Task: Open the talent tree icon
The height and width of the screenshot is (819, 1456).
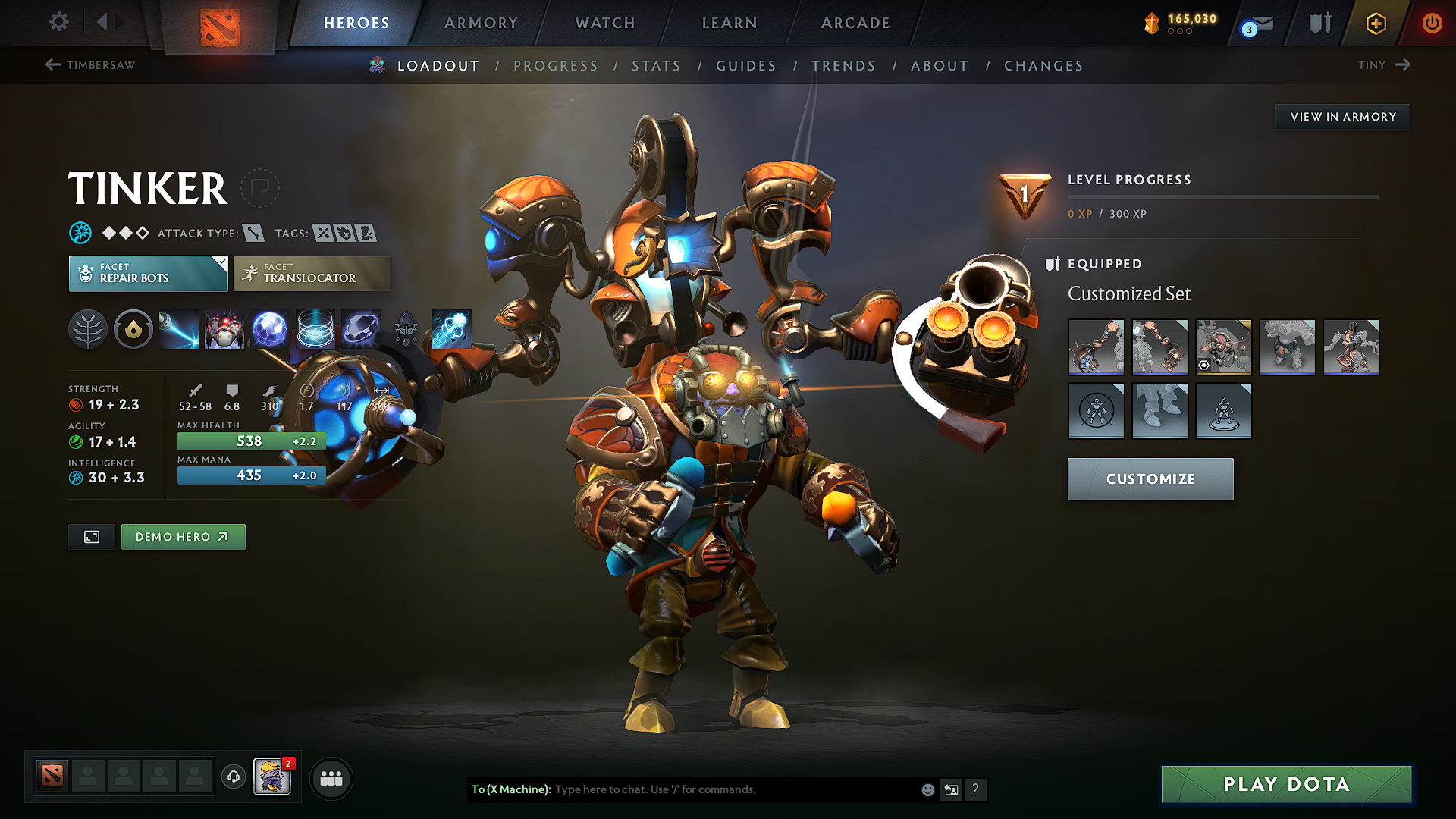Action: coord(87,329)
